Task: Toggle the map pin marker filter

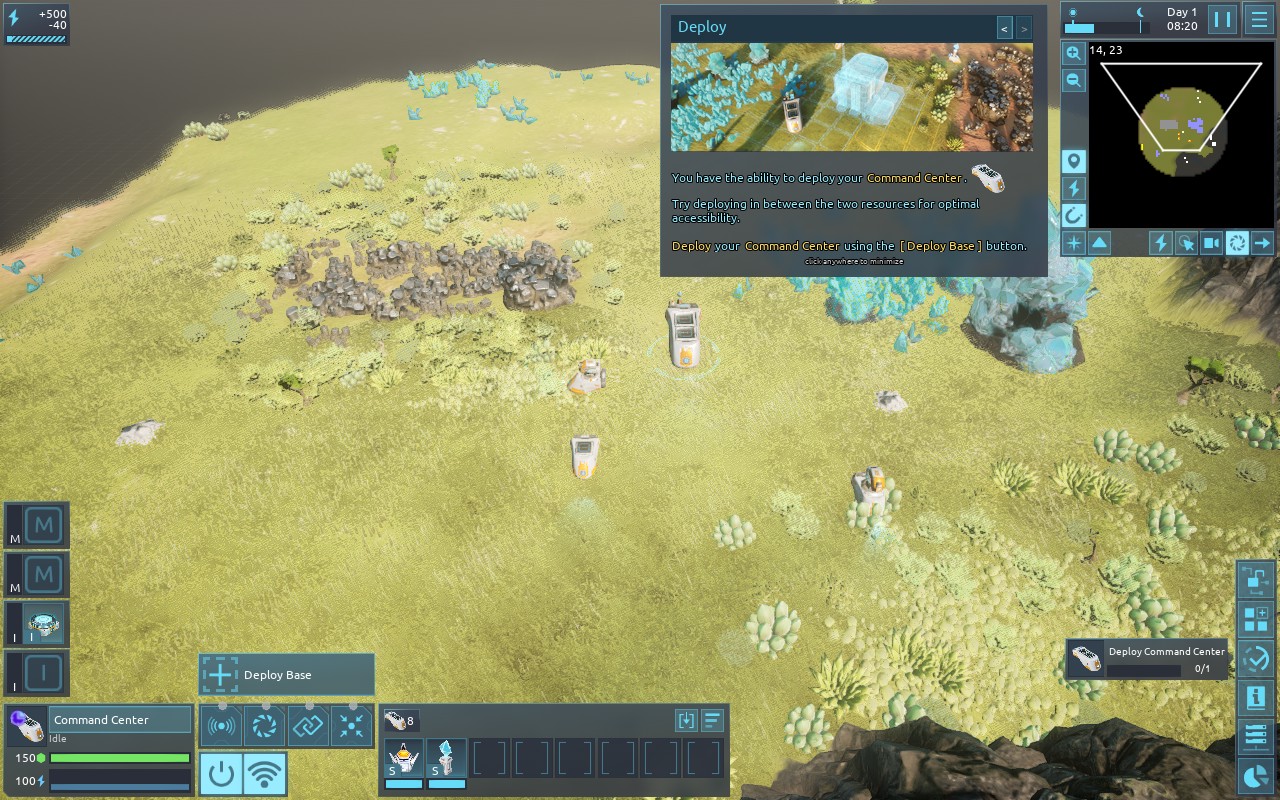Action: [x=1074, y=162]
